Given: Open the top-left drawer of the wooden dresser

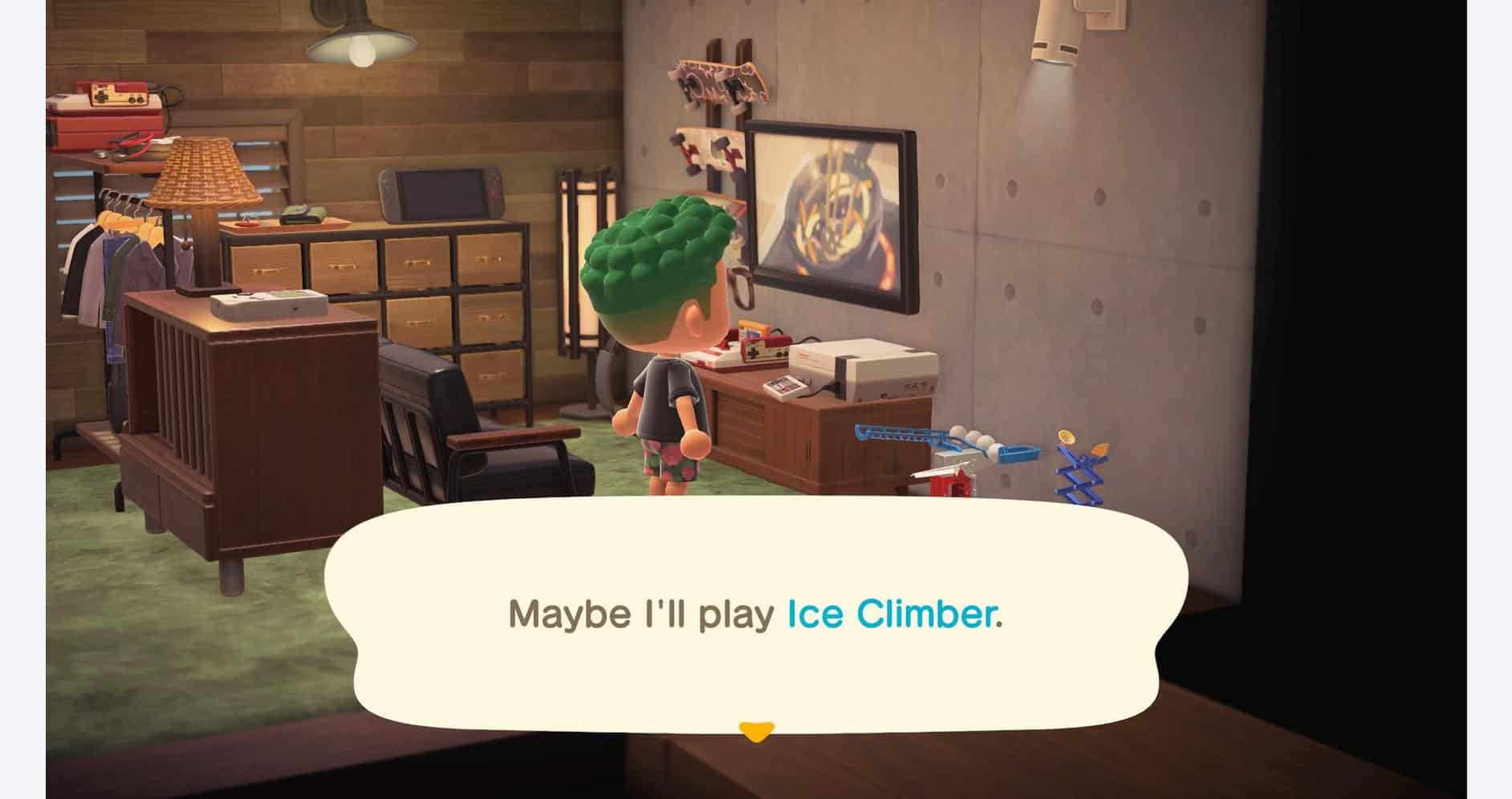Looking at the screenshot, I should pyautogui.click(x=265, y=261).
